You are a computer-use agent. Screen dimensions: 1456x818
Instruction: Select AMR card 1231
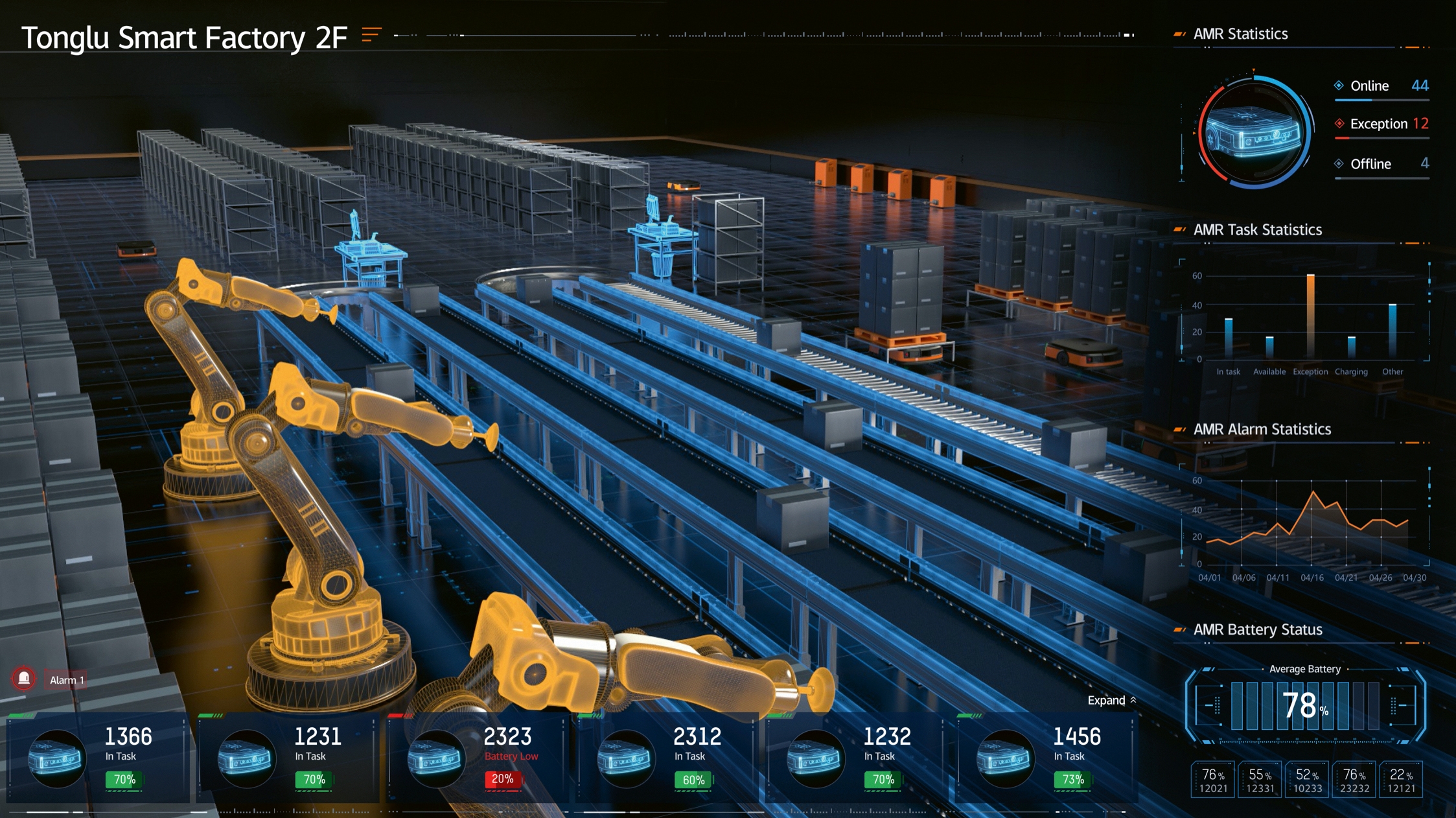coord(287,758)
